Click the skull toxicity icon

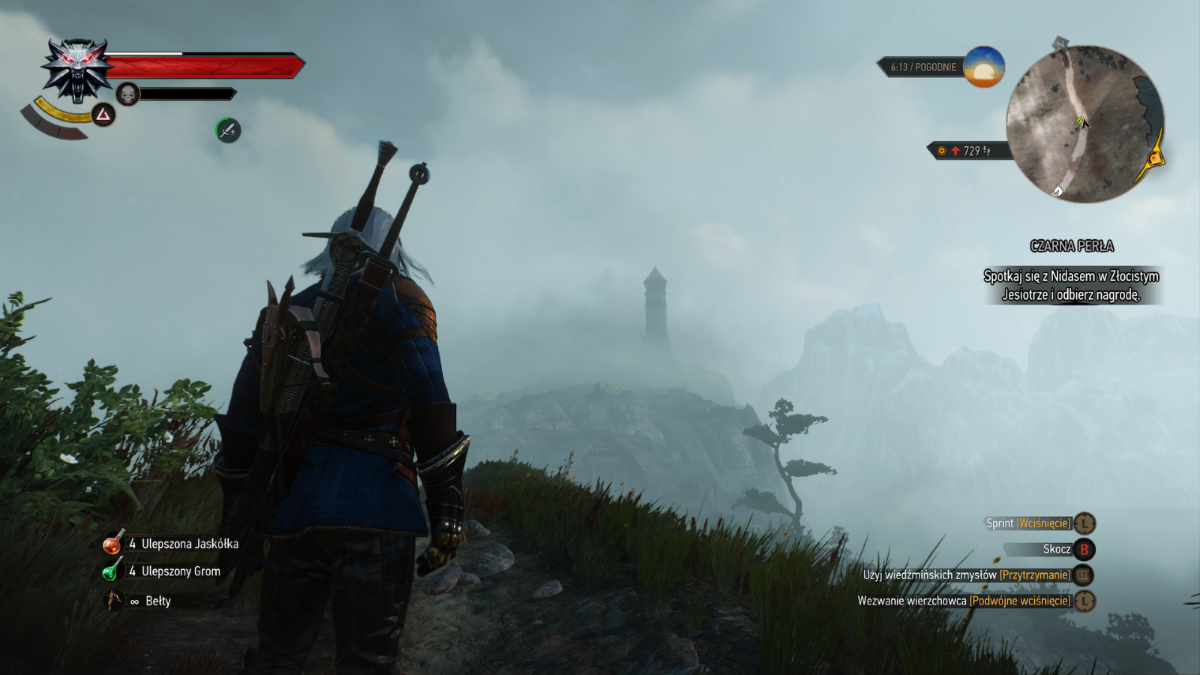[127, 94]
